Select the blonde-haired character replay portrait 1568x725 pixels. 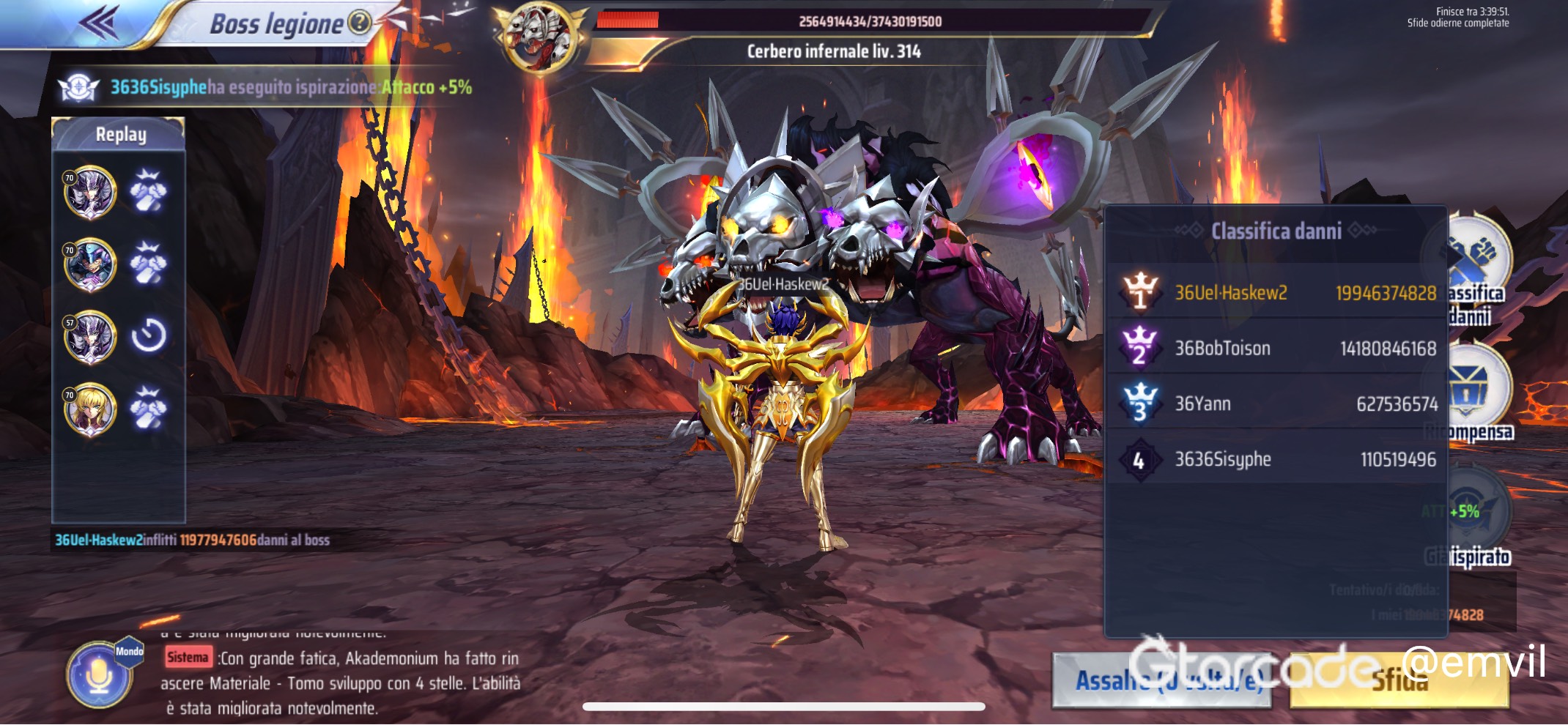[90, 409]
